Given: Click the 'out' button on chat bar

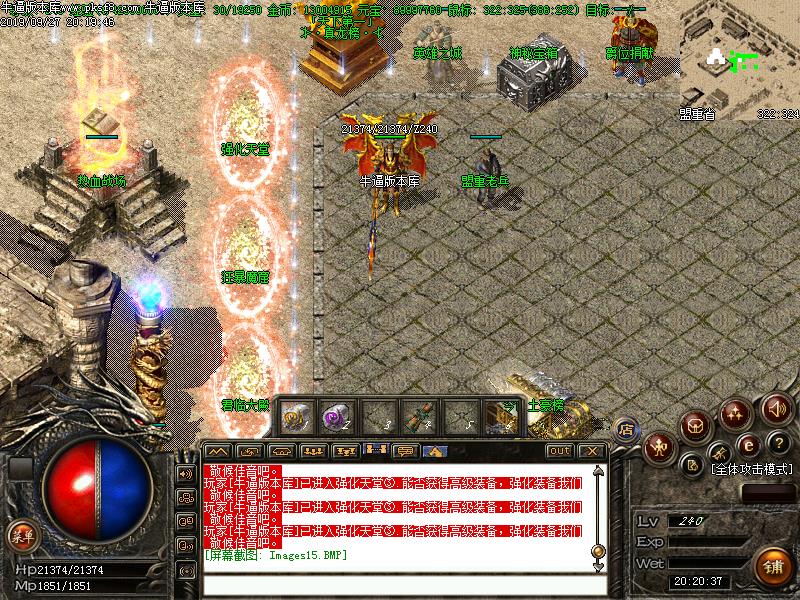Looking at the screenshot, I should click(560, 451).
